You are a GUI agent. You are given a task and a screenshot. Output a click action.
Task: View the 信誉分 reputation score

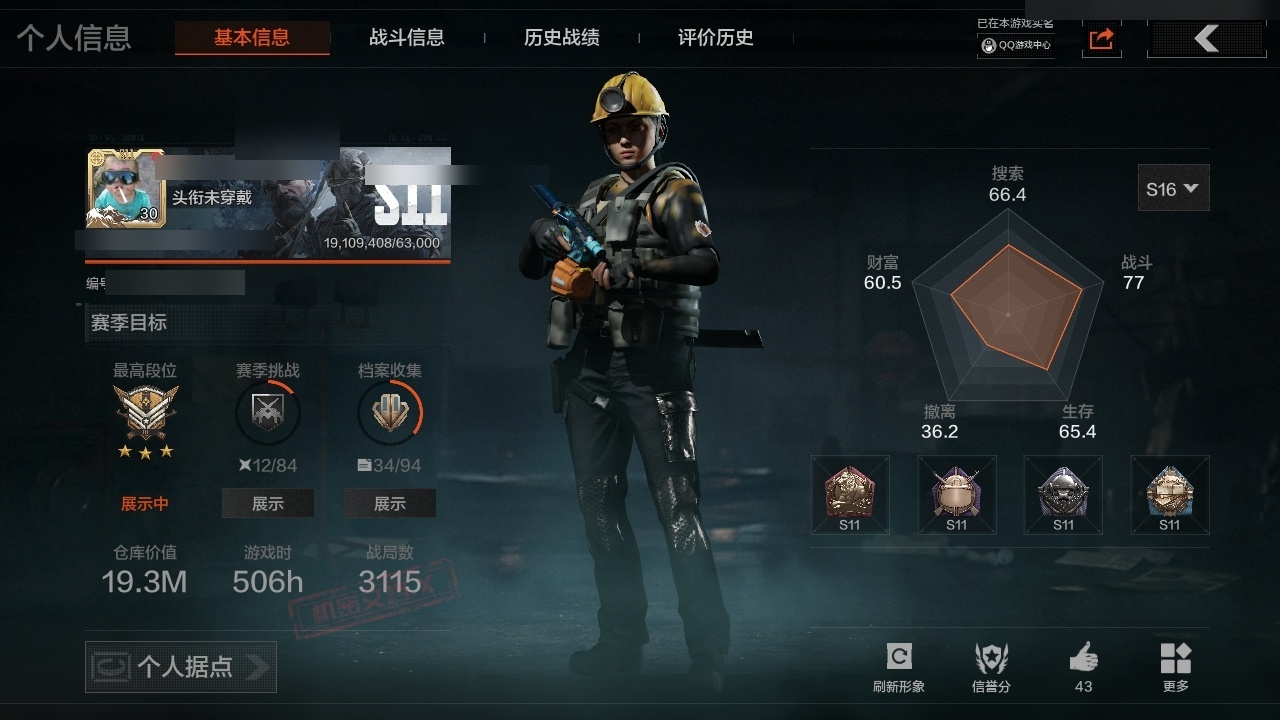coord(991,666)
